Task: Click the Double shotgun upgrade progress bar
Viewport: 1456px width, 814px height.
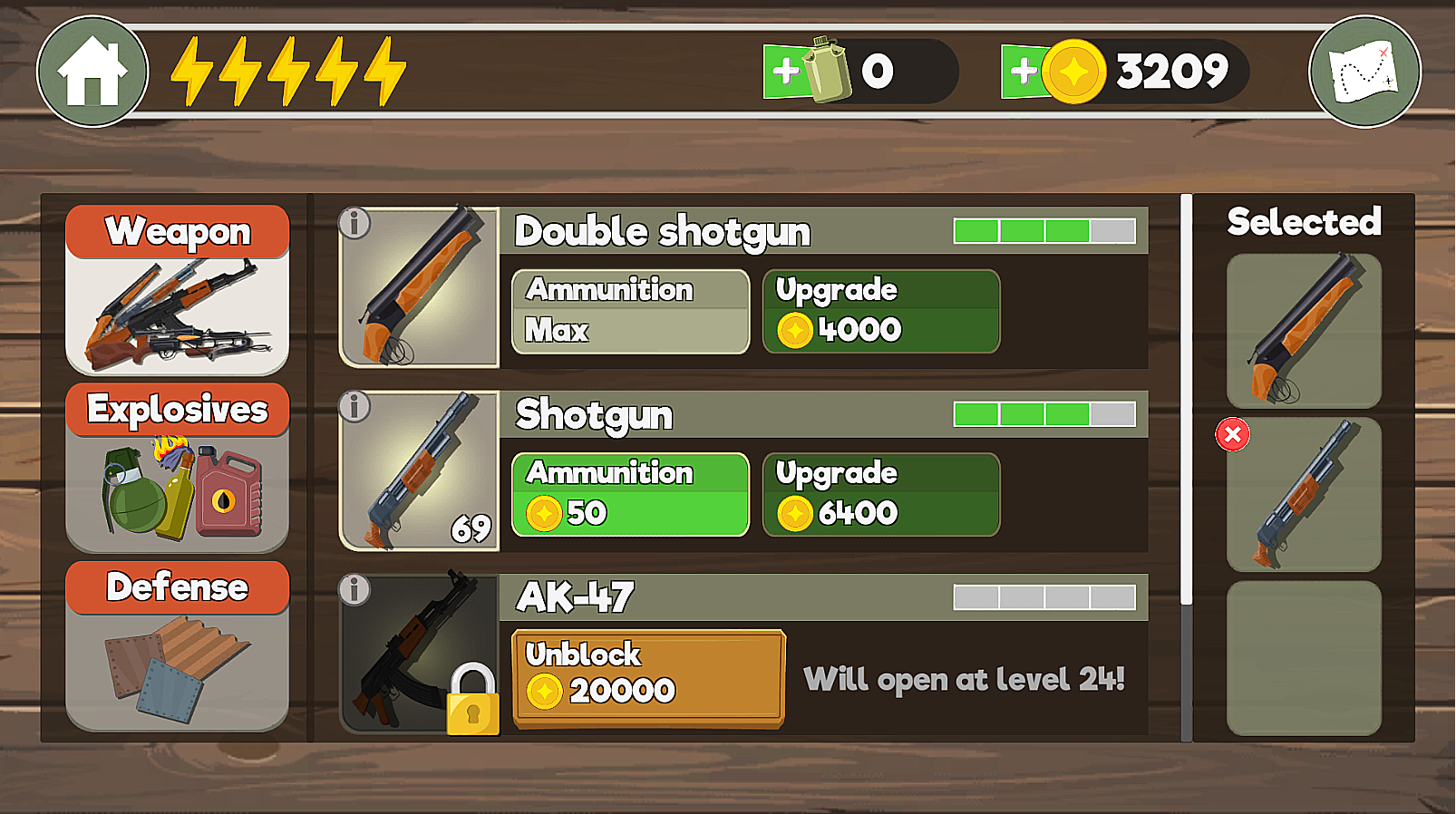Action: click(1044, 232)
